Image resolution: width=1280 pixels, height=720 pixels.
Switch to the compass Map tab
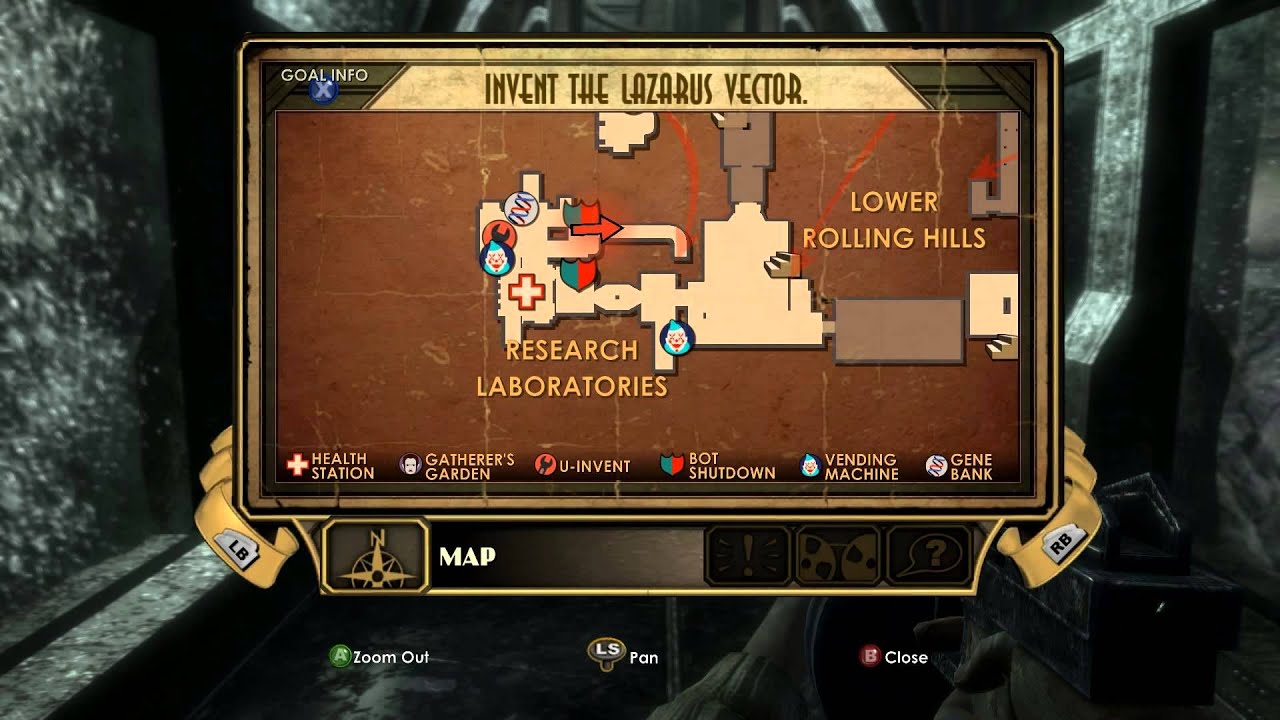click(376, 556)
